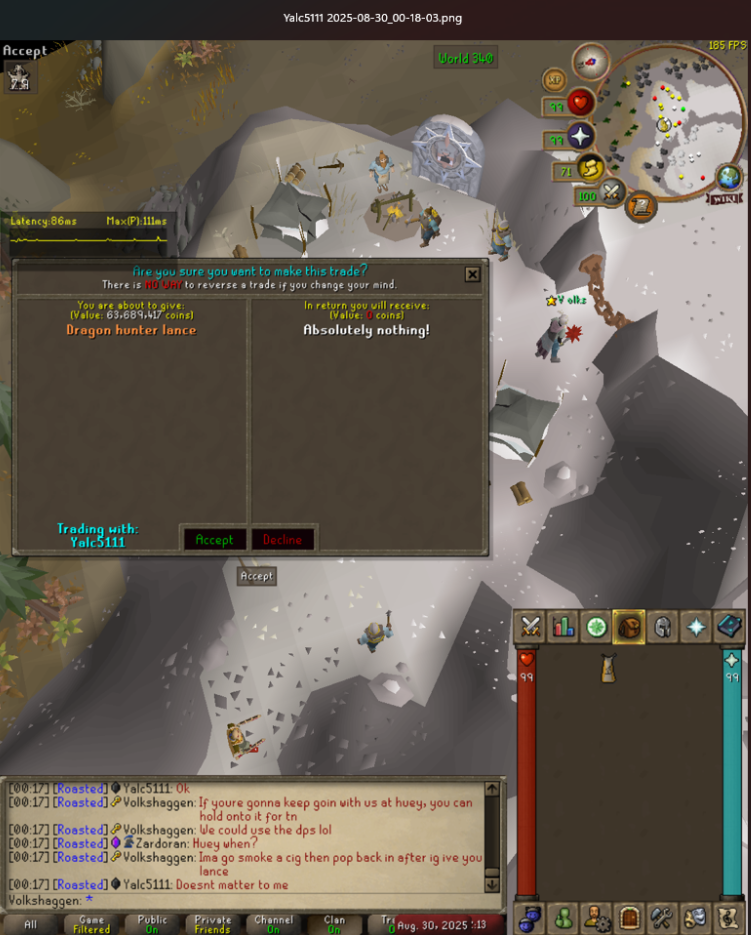This screenshot has height=935, width=751.
Task: Open the Settings wrench tab
Action: click(662, 916)
